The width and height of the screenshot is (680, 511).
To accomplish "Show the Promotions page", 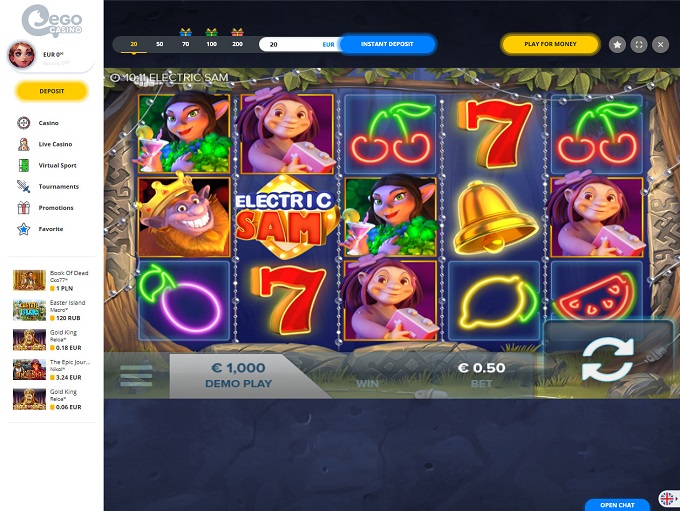I will point(56,207).
